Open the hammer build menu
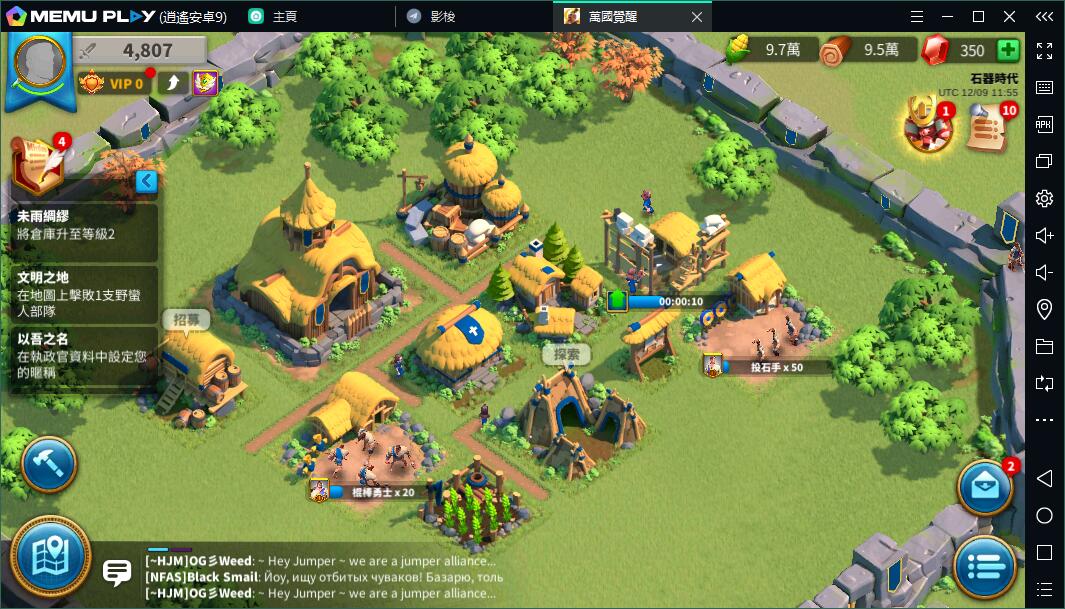 [48, 463]
